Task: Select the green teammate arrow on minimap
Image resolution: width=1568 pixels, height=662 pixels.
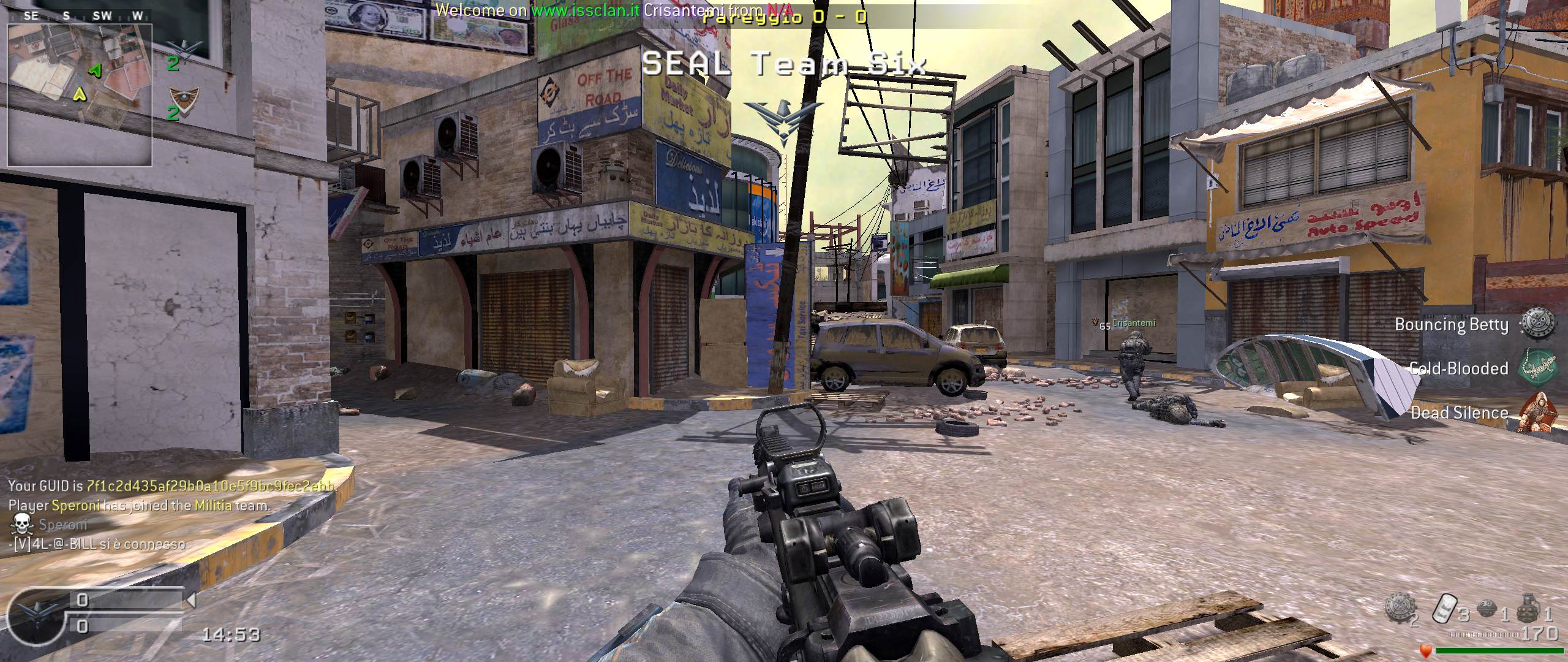Action: 95,71
